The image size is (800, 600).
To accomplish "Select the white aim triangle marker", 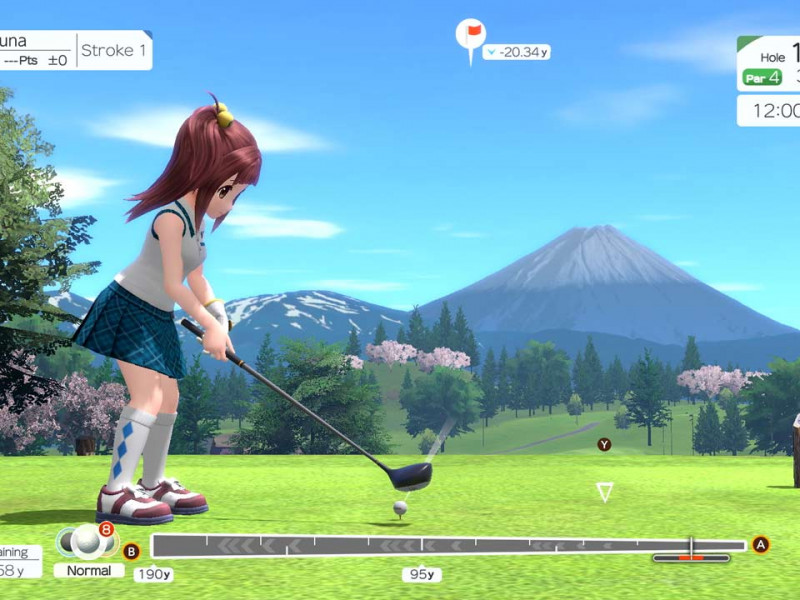I will 604,491.
